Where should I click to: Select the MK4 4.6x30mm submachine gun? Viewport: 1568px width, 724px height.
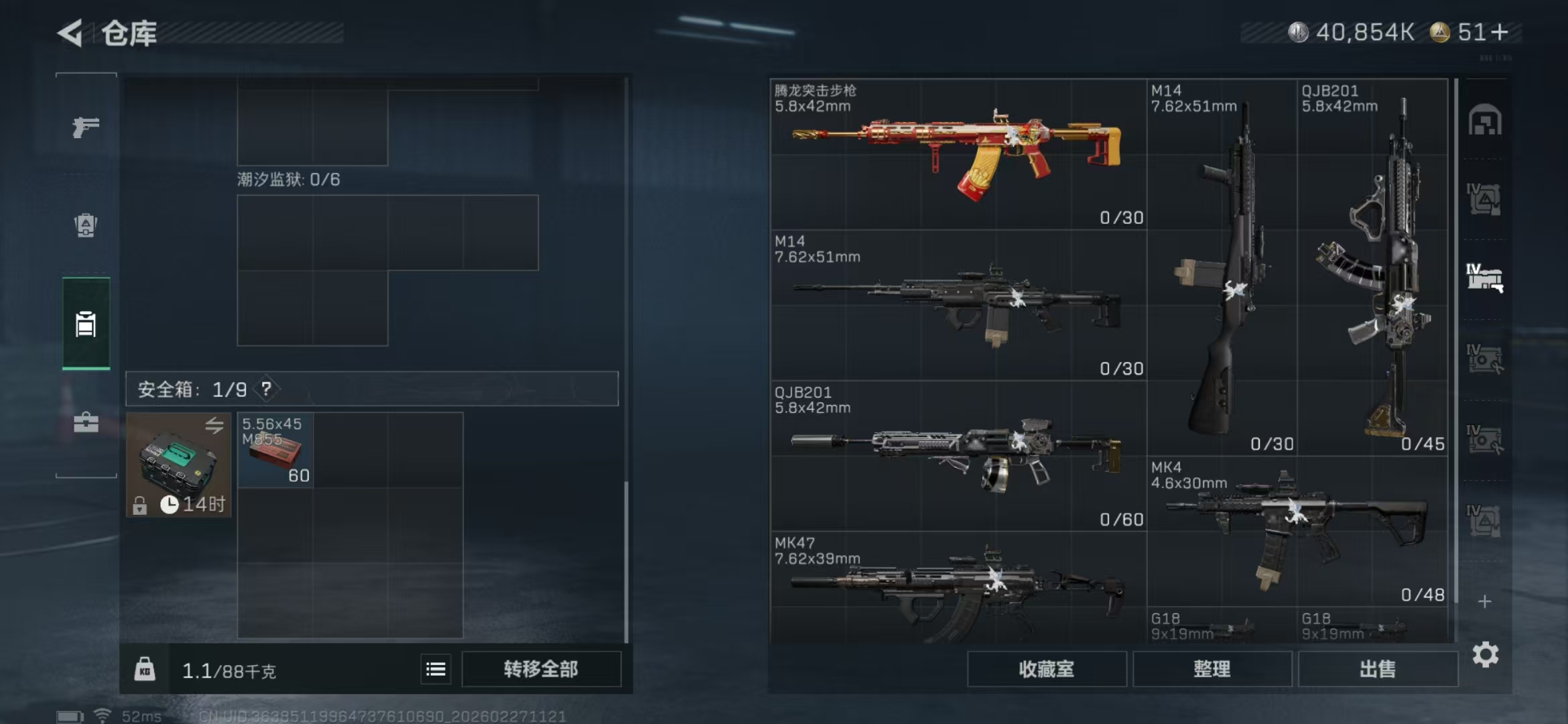(1297, 531)
